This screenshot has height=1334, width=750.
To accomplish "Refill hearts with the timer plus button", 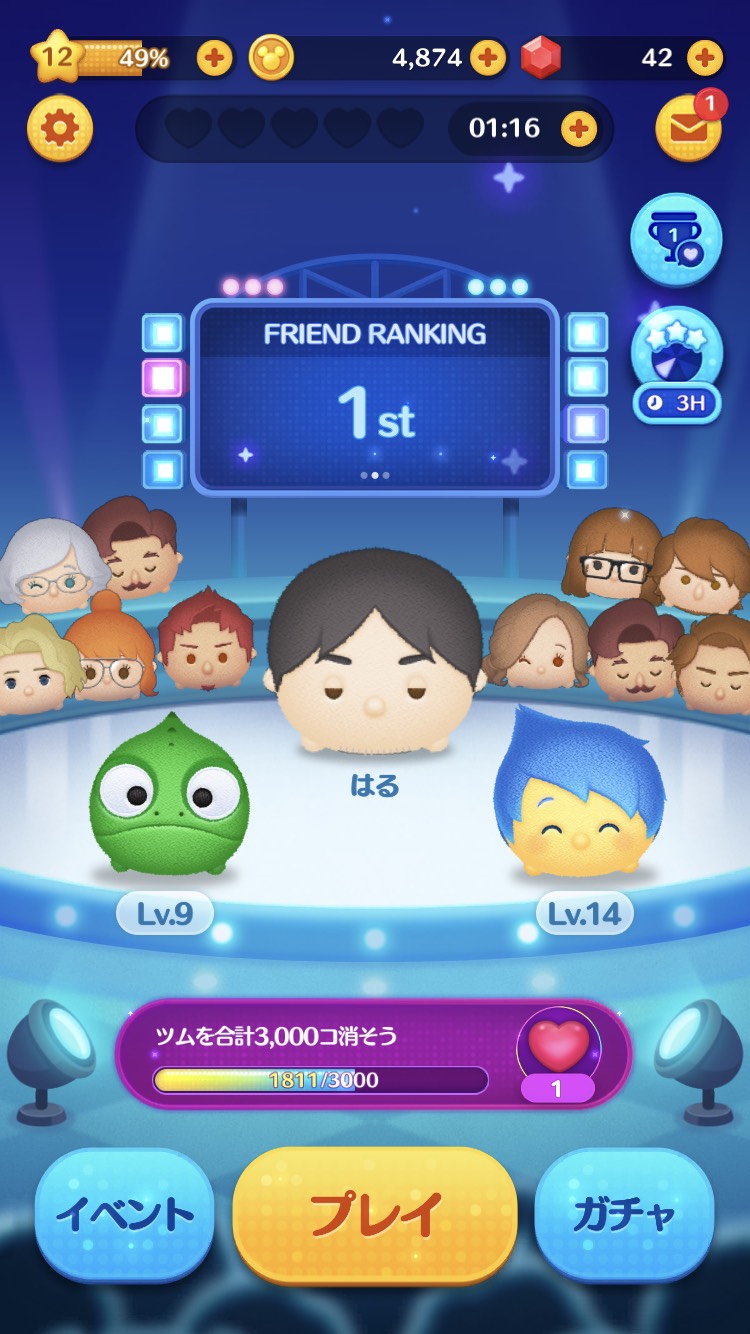I will pyautogui.click(x=579, y=128).
